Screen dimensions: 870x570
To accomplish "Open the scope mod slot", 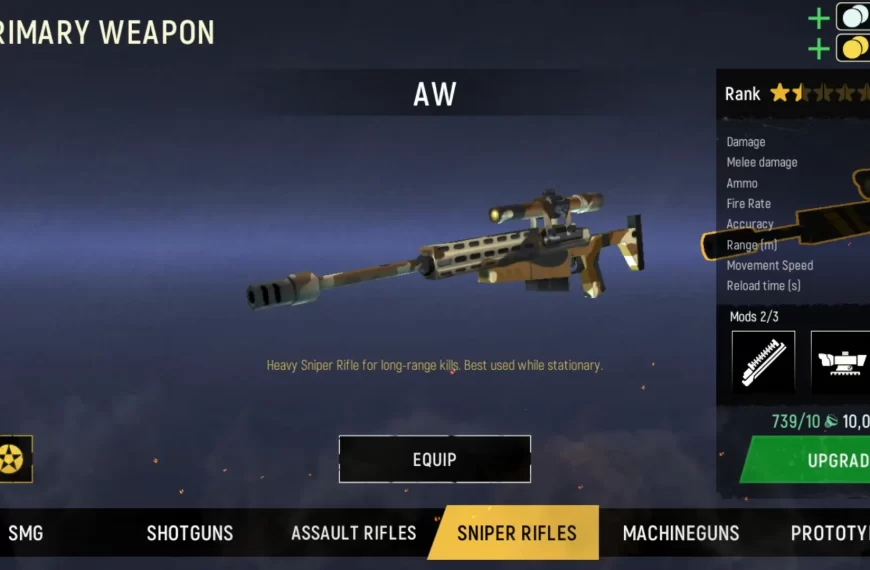I will click(x=840, y=361).
